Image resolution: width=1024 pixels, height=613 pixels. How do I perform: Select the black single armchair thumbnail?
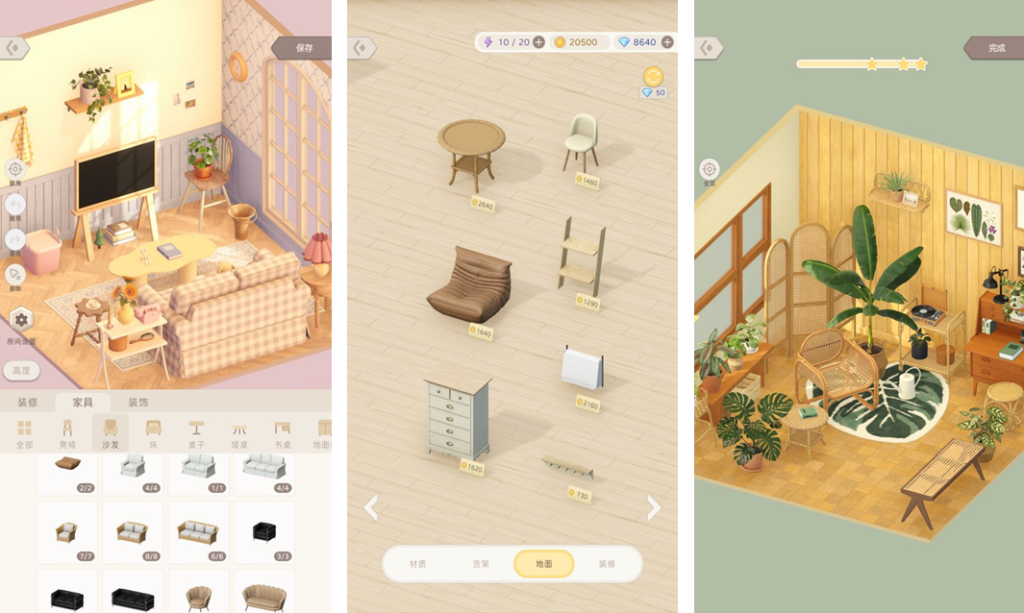click(264, 532)
